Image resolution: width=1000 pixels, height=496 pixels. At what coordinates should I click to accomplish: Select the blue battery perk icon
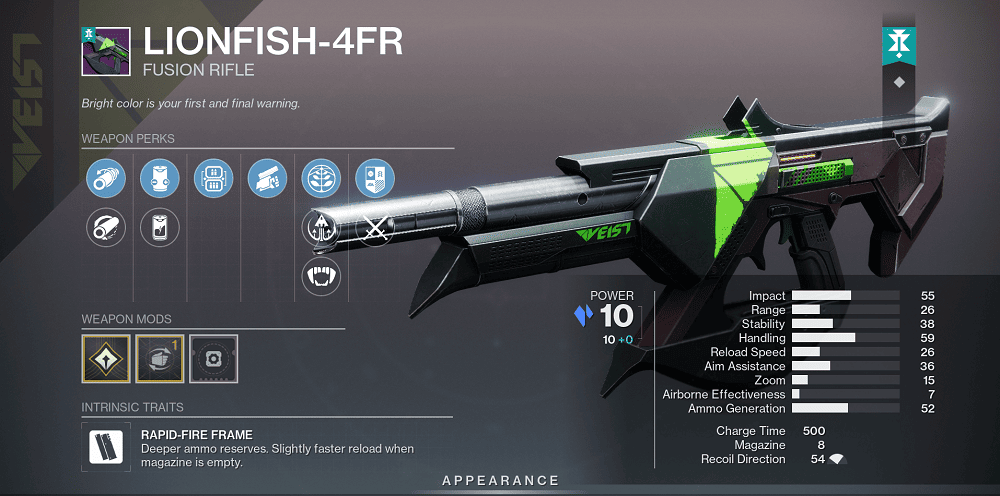(x=159, y=178)
